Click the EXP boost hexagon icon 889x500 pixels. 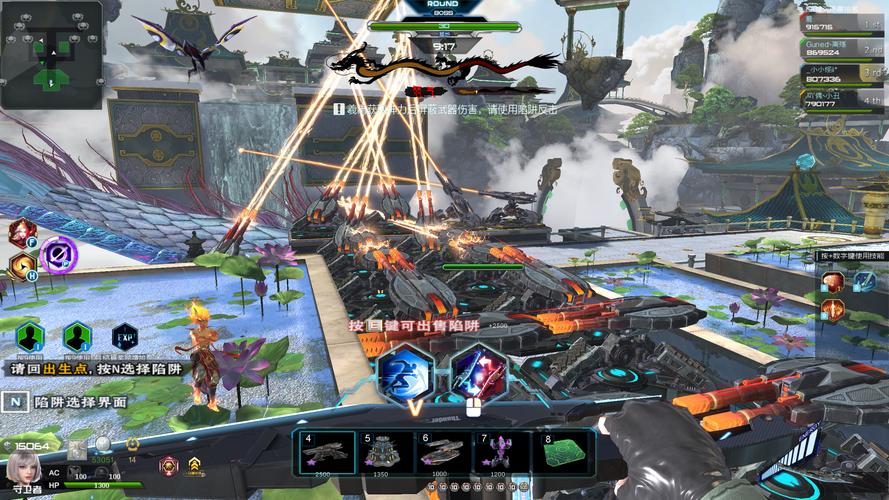[x=125, y=337]
